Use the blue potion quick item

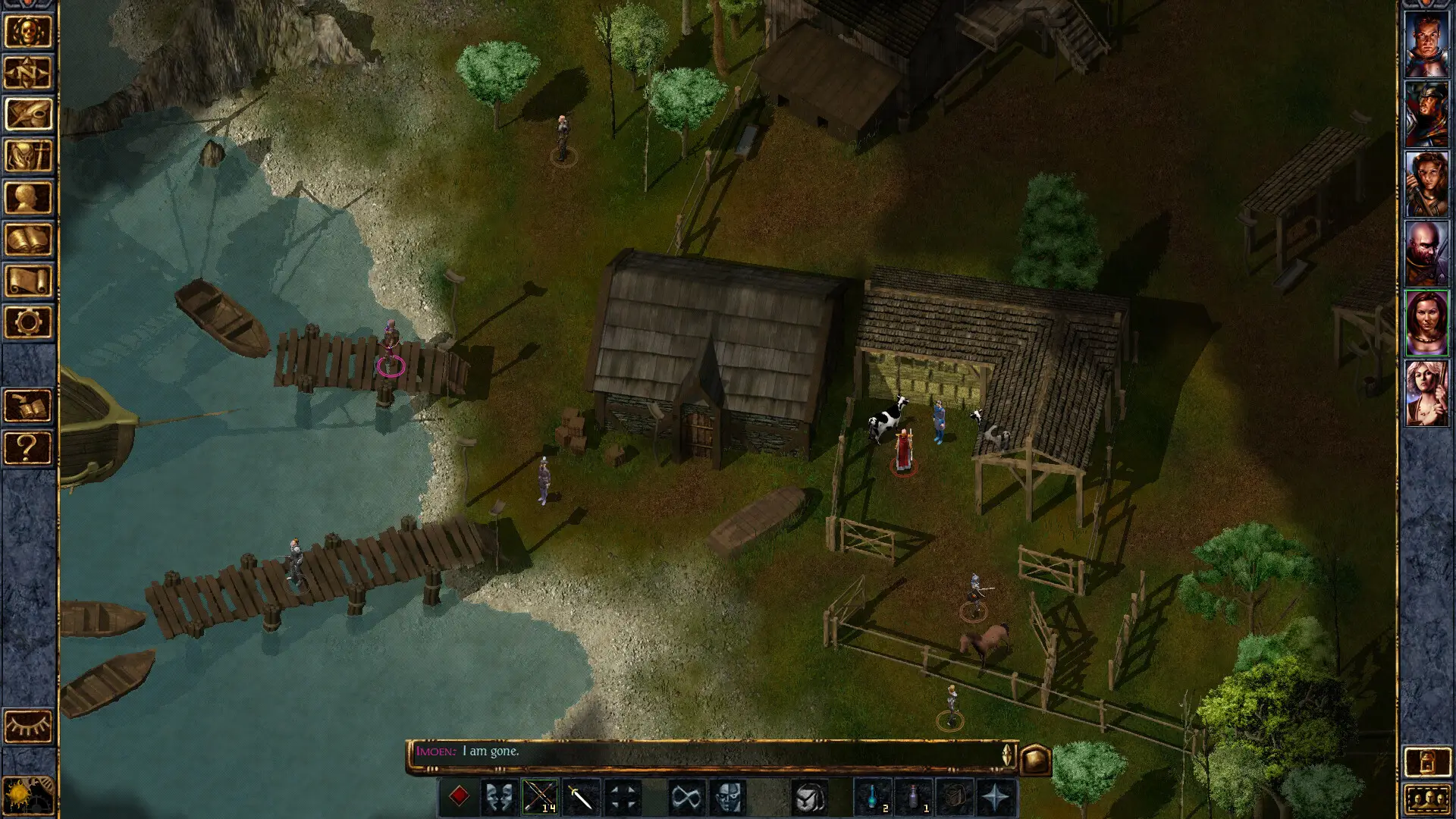pyautogui.click(x=874, y=797)
